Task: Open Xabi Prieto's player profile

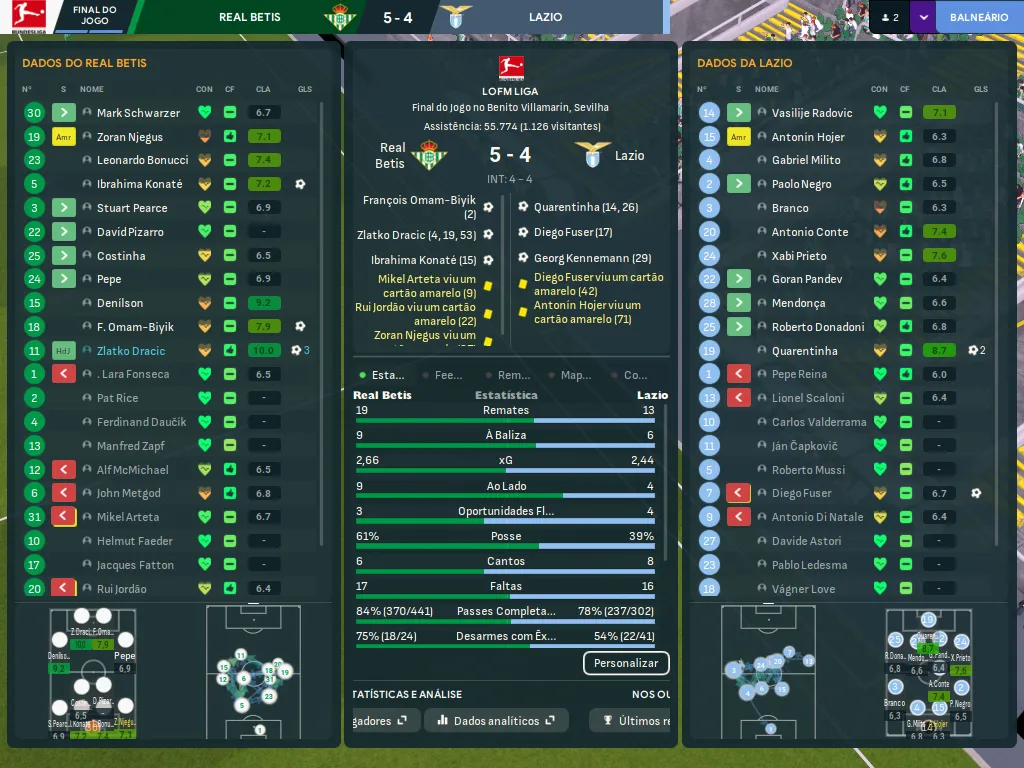Action: tap(799, 256)
